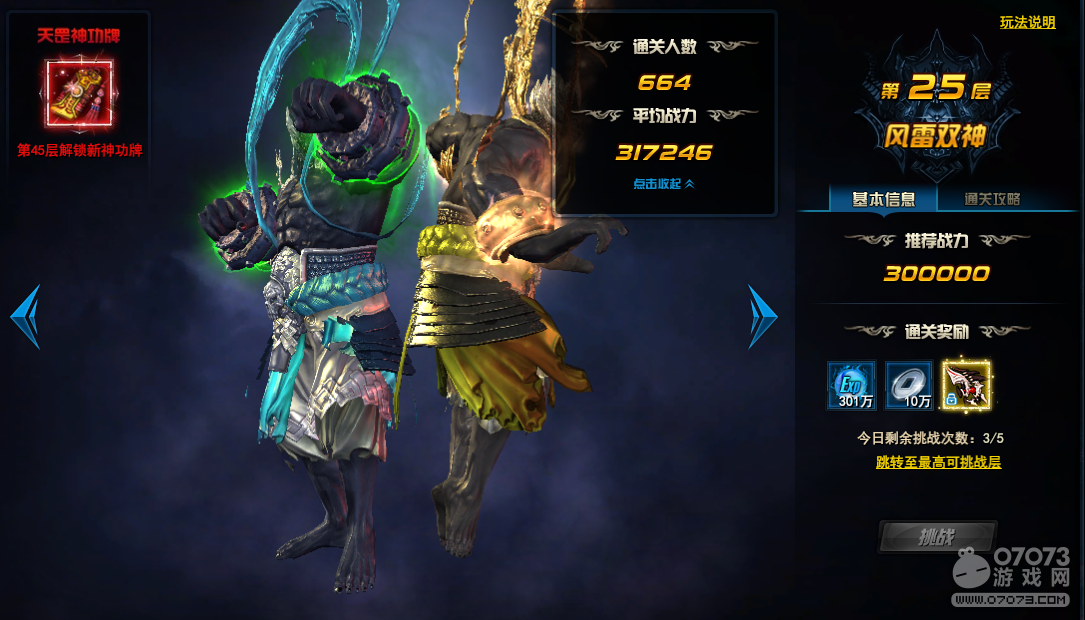Screen dimensions: 1085x620
Task: Jump to highest challengeable floor link
Action: point(938,462)
